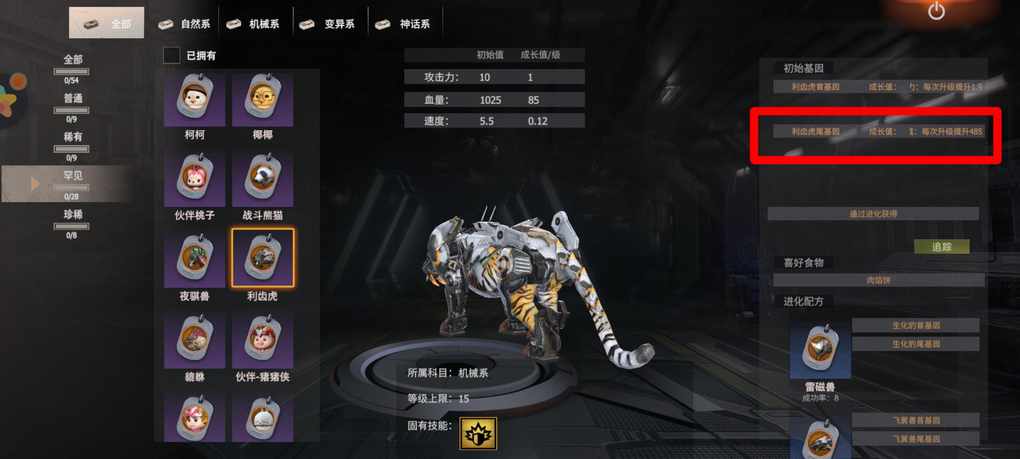Select the 普通 rarity filter
Screen dimensions: 1020x459
tap(72, 102)
